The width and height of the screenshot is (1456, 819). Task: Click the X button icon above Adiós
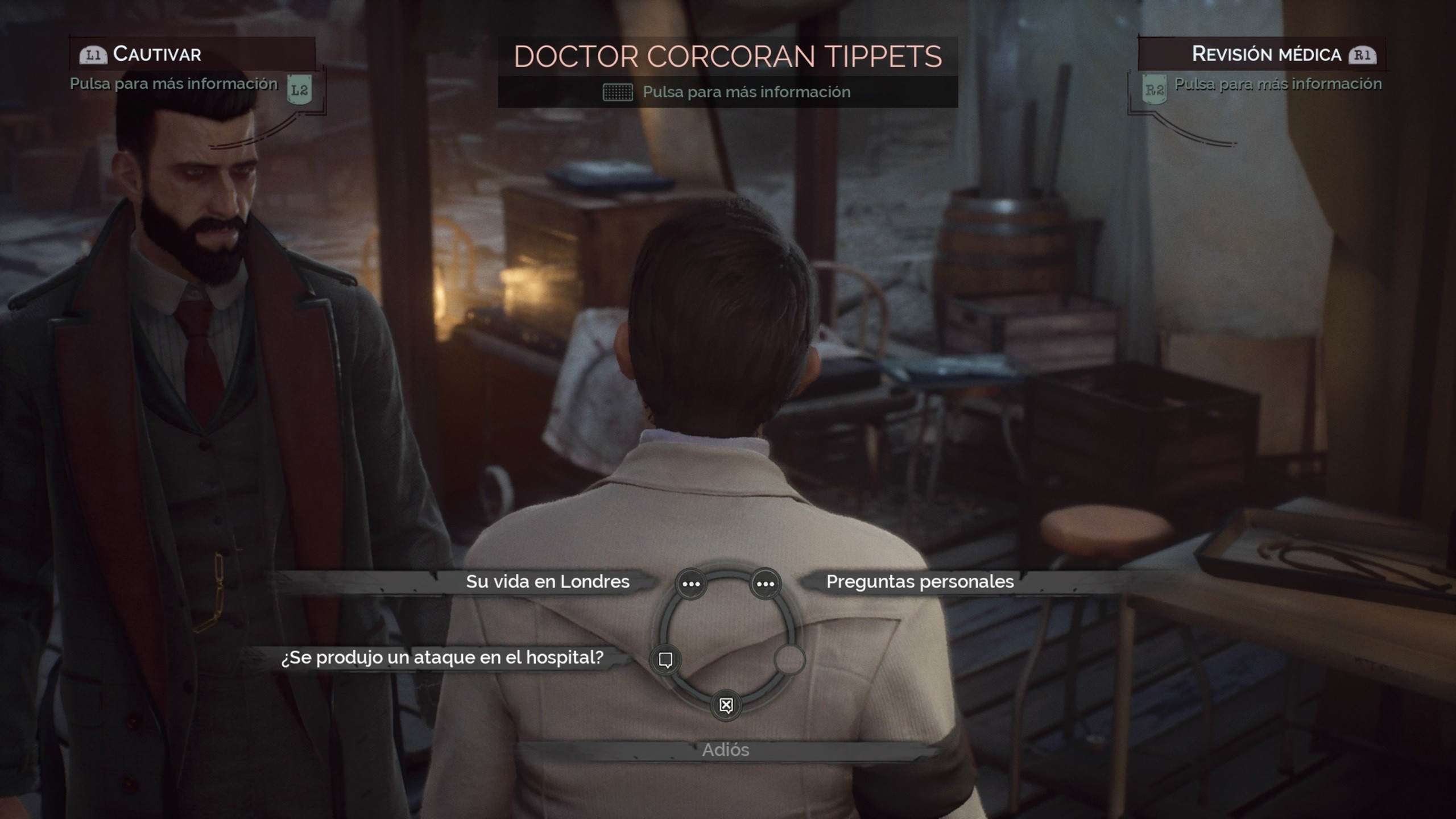(x=725, y=704)
